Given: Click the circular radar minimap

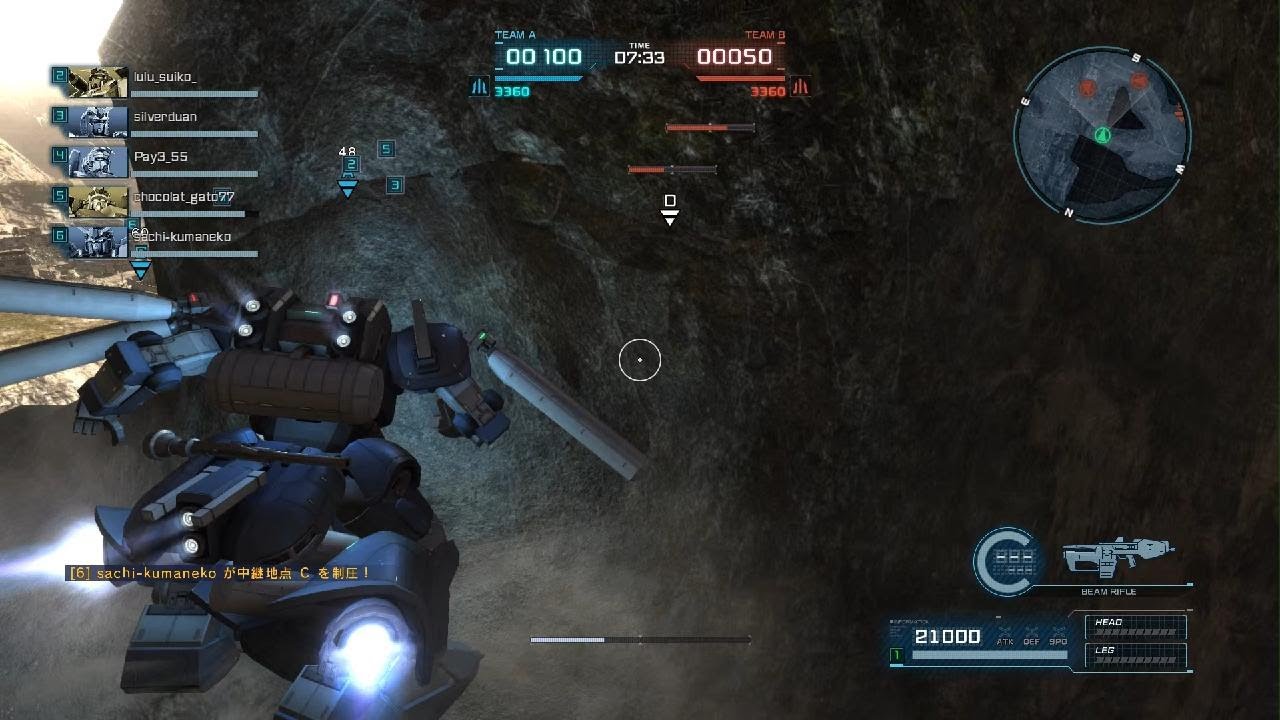Looking at the screenshot, I should pos(1102,135).
